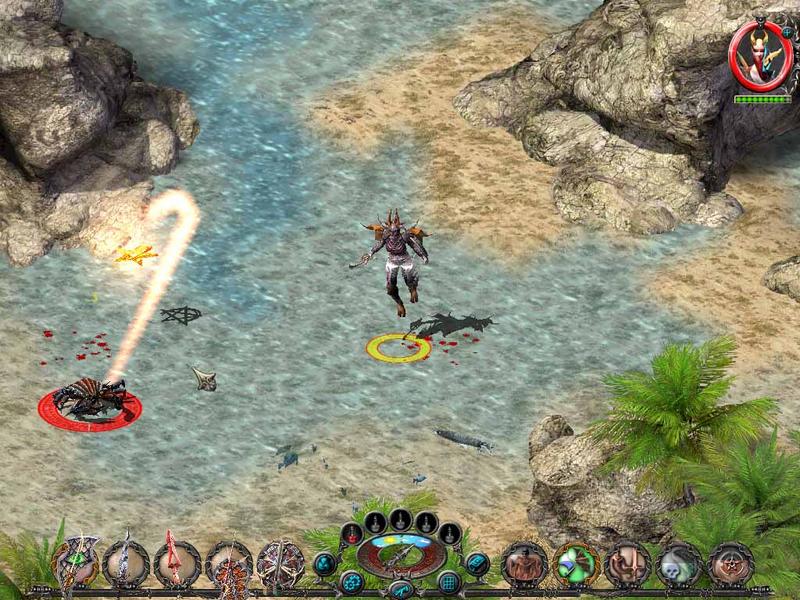Click the blue weapon button under the compass
This screenshot has width=800, height=600.
pos(400,589)
